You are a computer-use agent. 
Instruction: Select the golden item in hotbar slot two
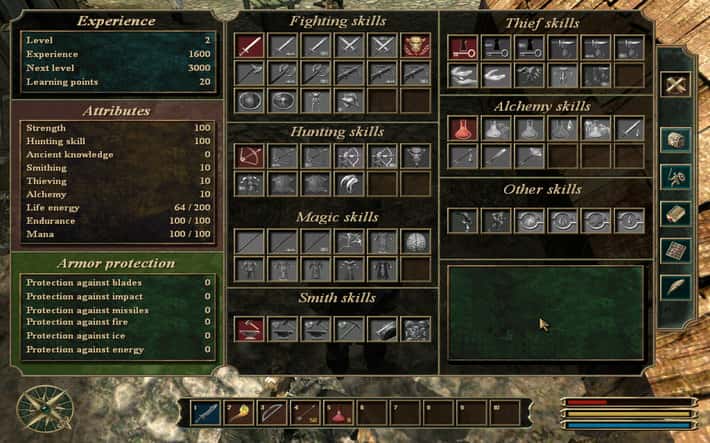click(x=240, y=411)
